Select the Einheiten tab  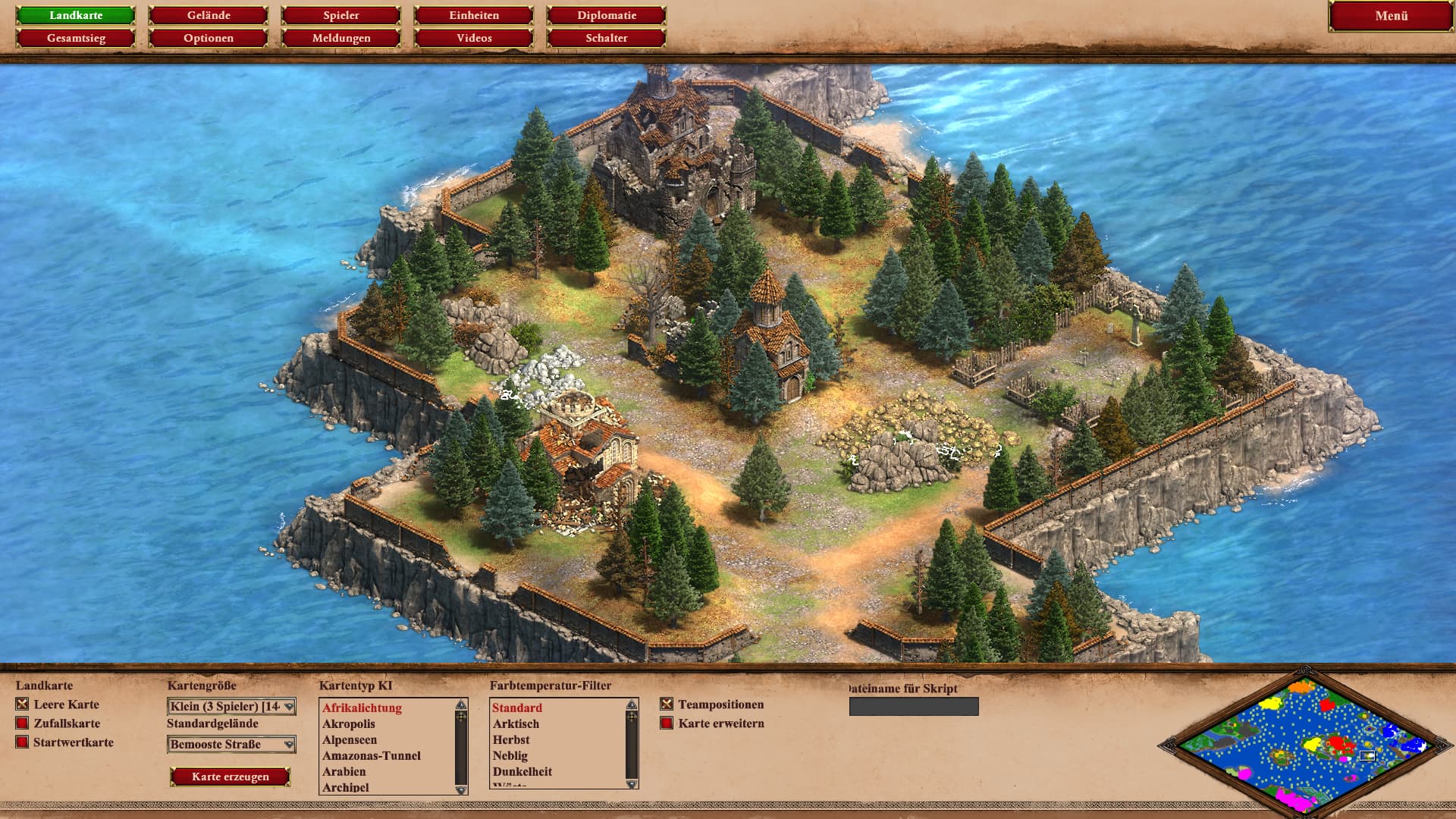(x=474, y=15)
